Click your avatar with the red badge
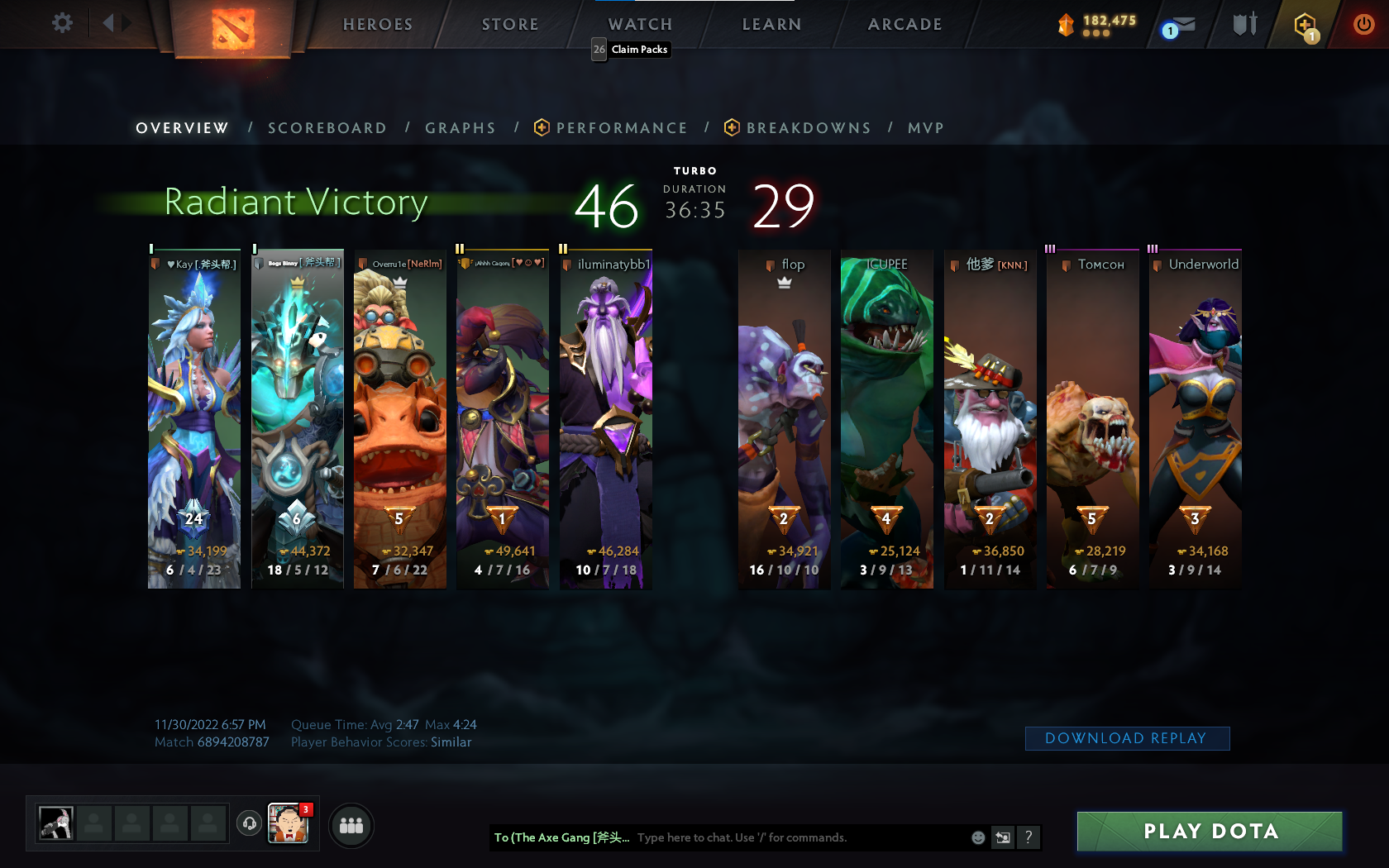Viewport: 1389px width, 868px height. click(x=287, y=824)
